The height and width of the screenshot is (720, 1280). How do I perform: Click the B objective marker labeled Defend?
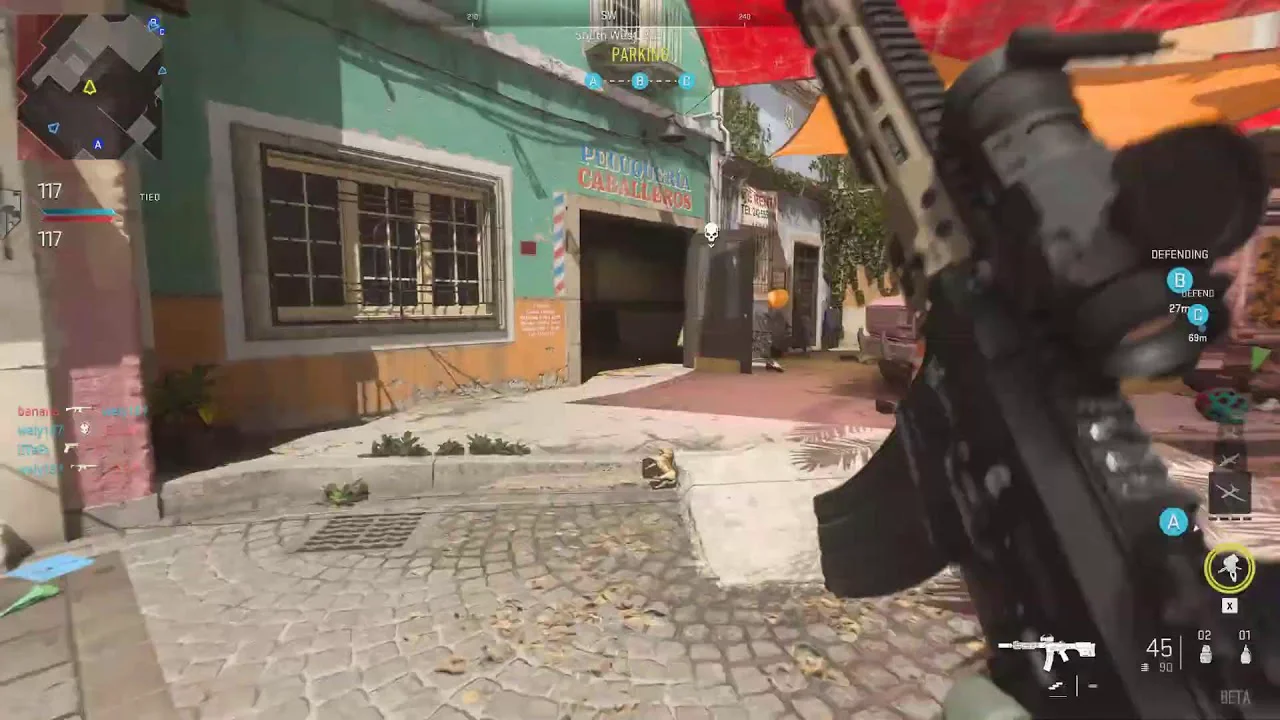pyautogui.click(x=1180, y=281)
